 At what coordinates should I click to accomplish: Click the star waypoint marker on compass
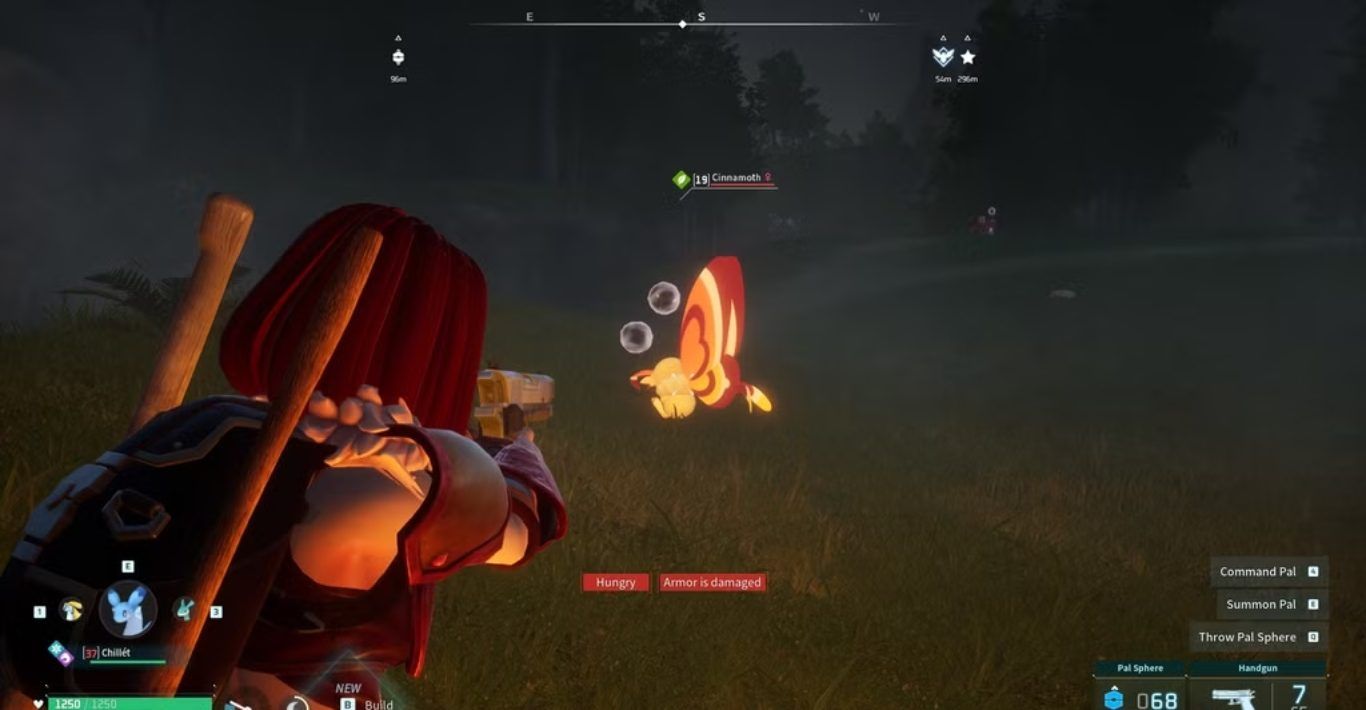[967, 57]
